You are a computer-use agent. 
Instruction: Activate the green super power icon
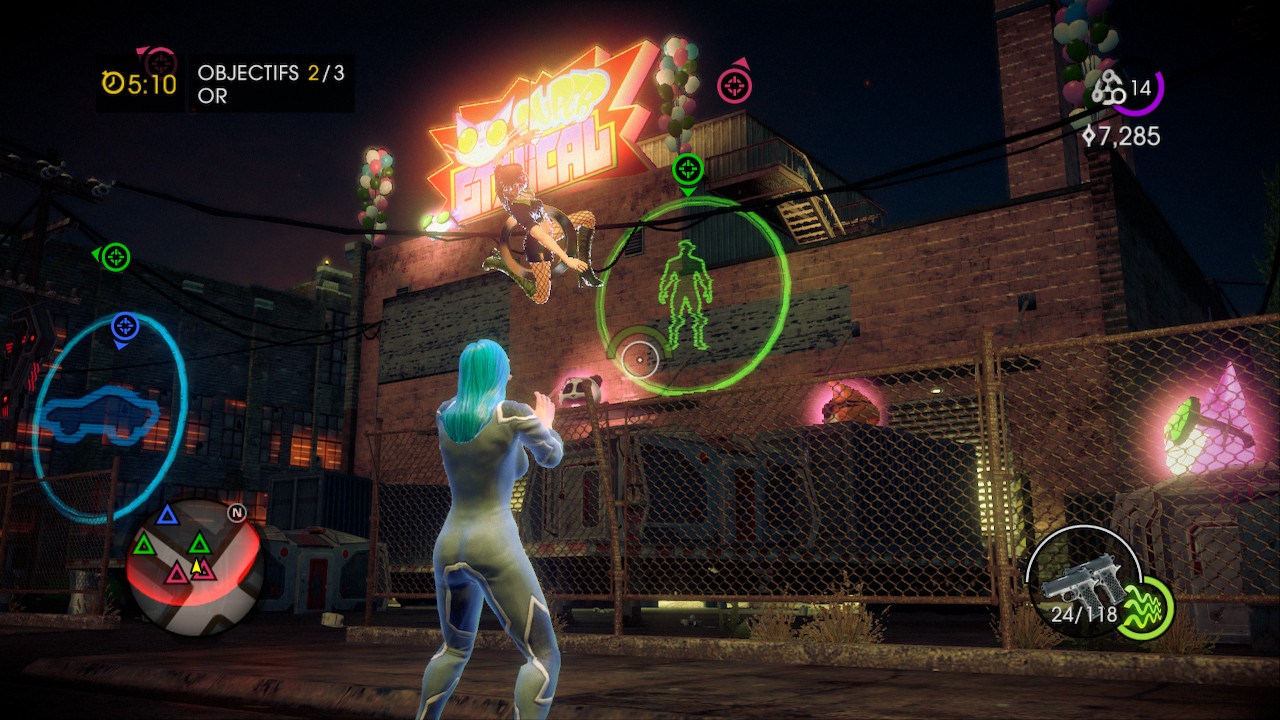pyautogui.click(x=1144, y=608)
